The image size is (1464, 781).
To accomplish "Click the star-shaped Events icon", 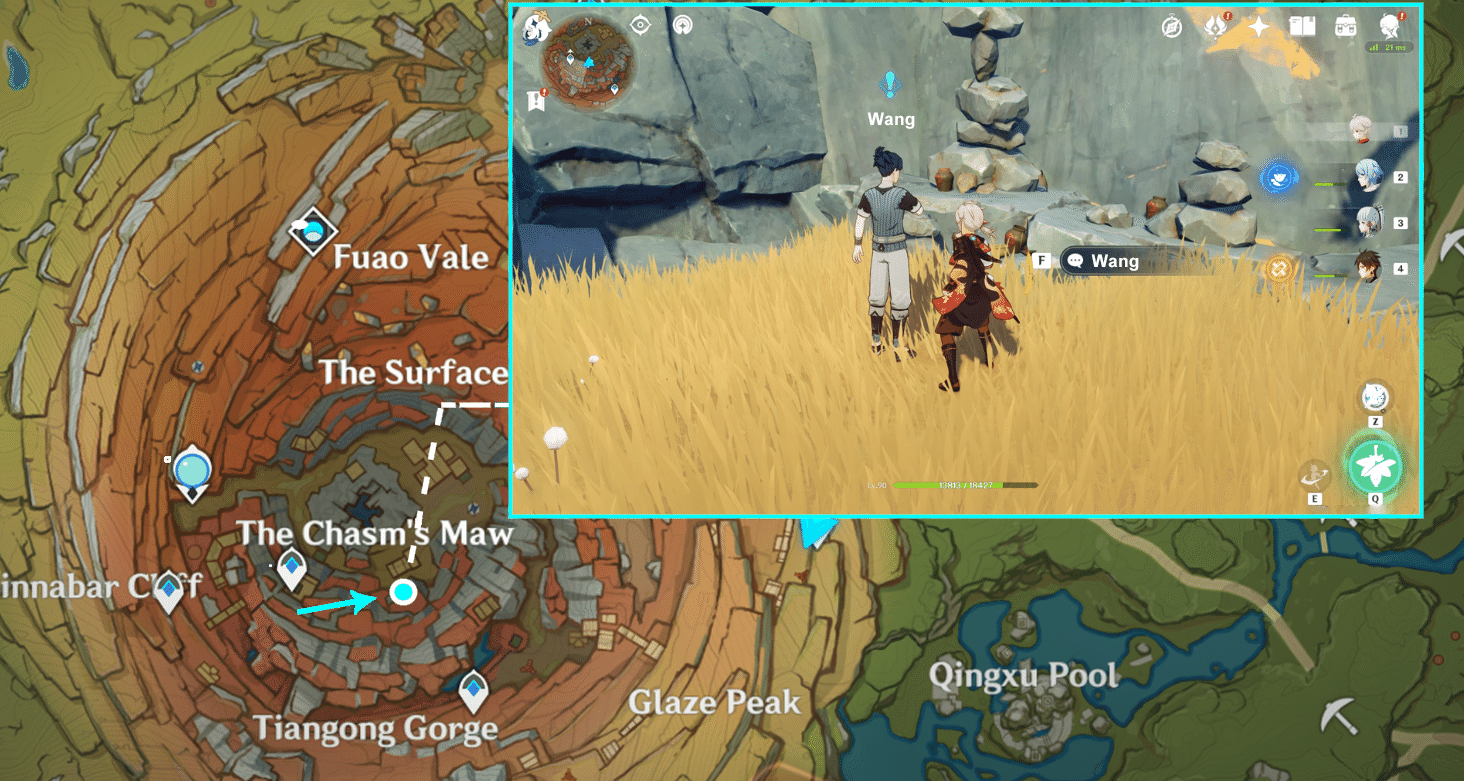I will click(x=1258, y=25).
